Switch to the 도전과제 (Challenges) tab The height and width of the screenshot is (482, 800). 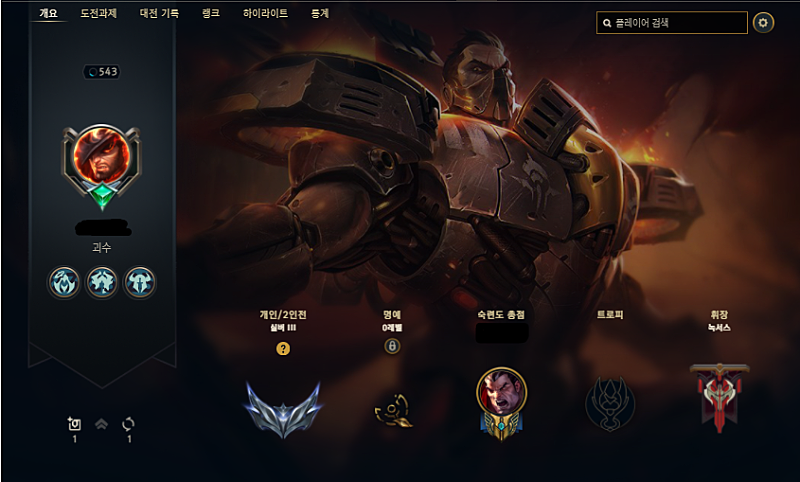(x=99, y=14)
